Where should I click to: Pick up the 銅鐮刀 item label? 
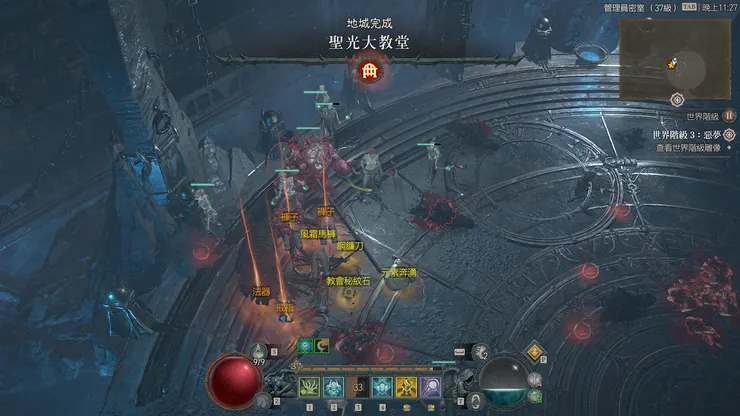pos(351,245)
